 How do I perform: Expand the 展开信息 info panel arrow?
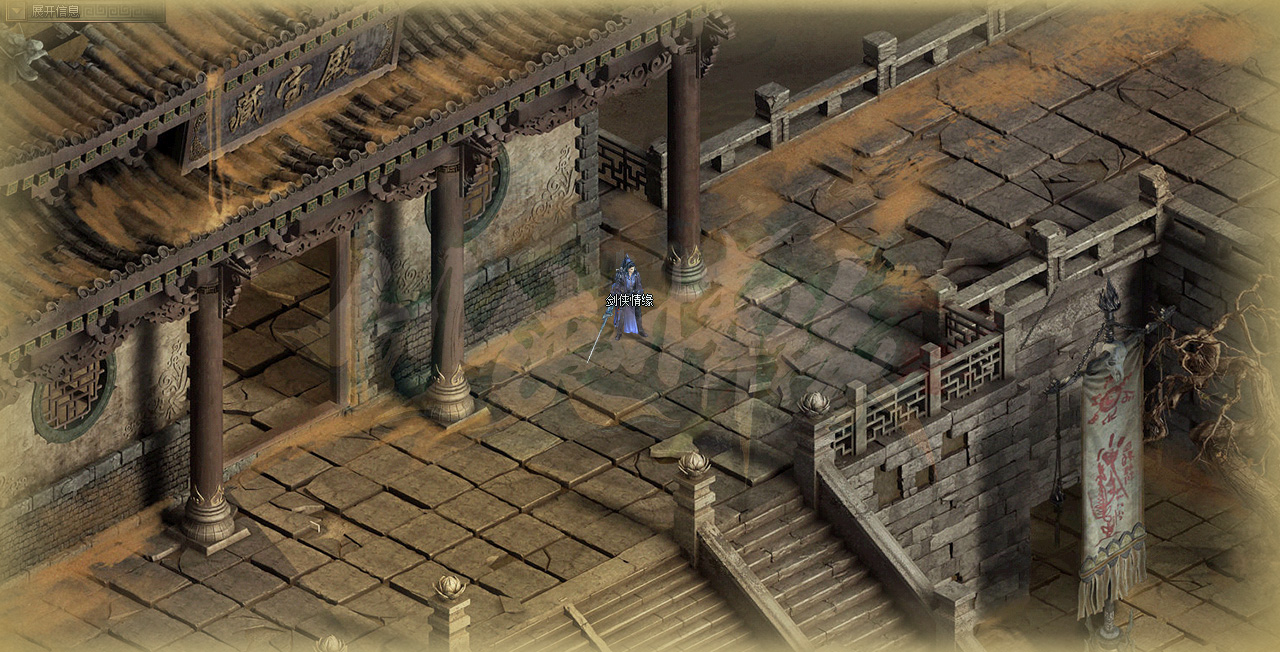(15, 11)
